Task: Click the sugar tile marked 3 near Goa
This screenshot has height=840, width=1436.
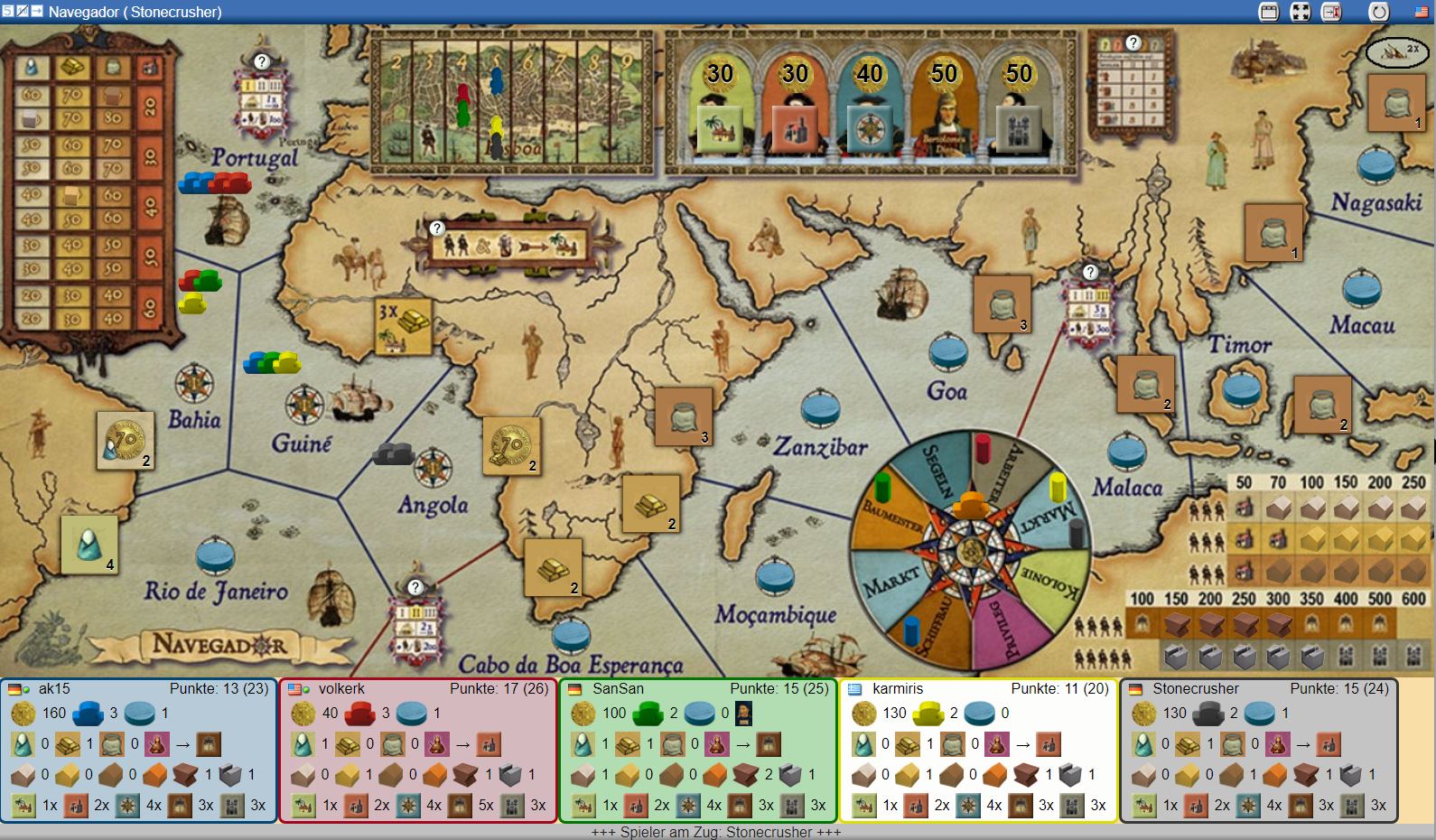Action: (x=1004, y=303)
